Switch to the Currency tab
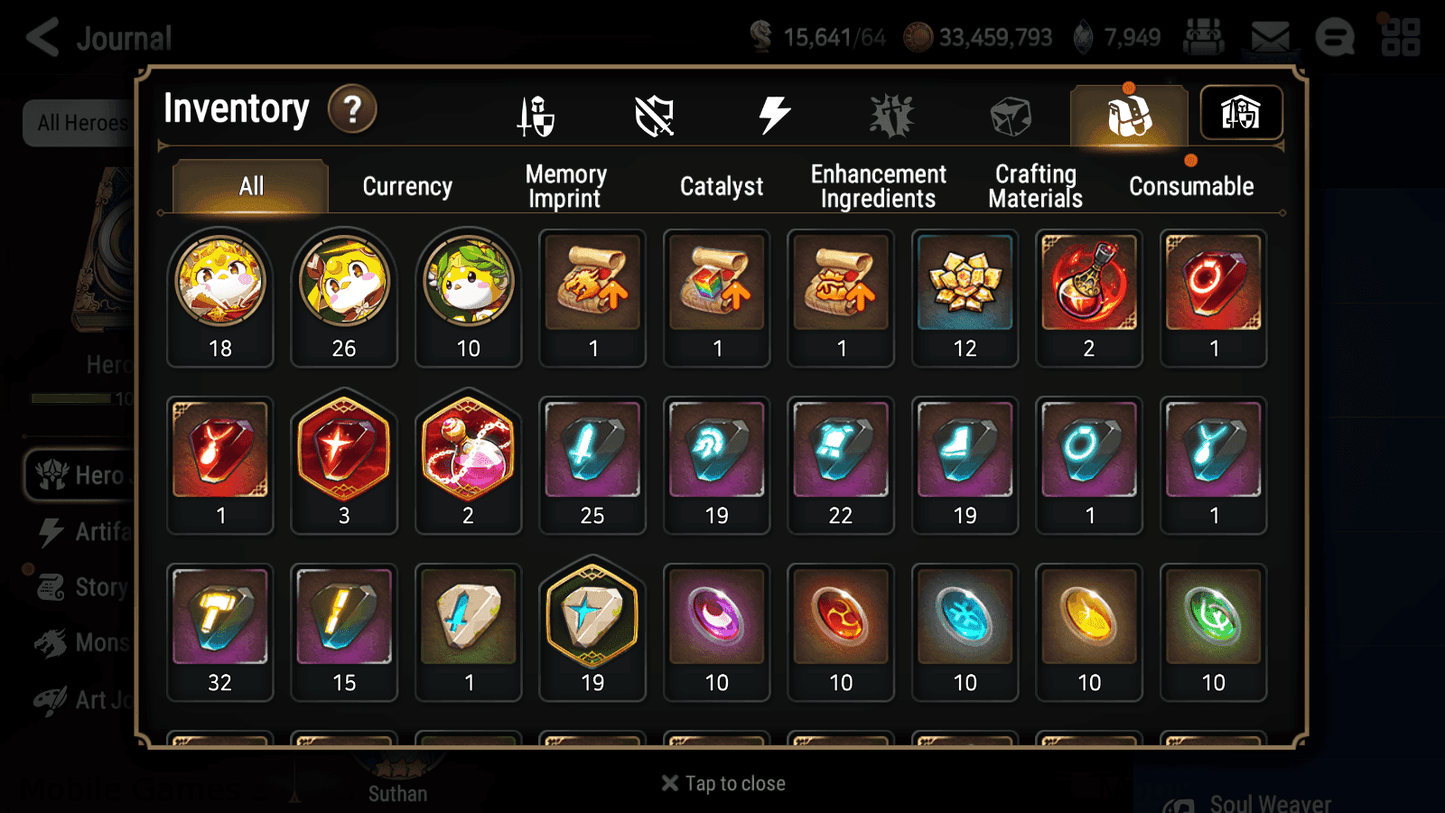The height and width of the screenshot is (813, 1445). coord(406,186)
